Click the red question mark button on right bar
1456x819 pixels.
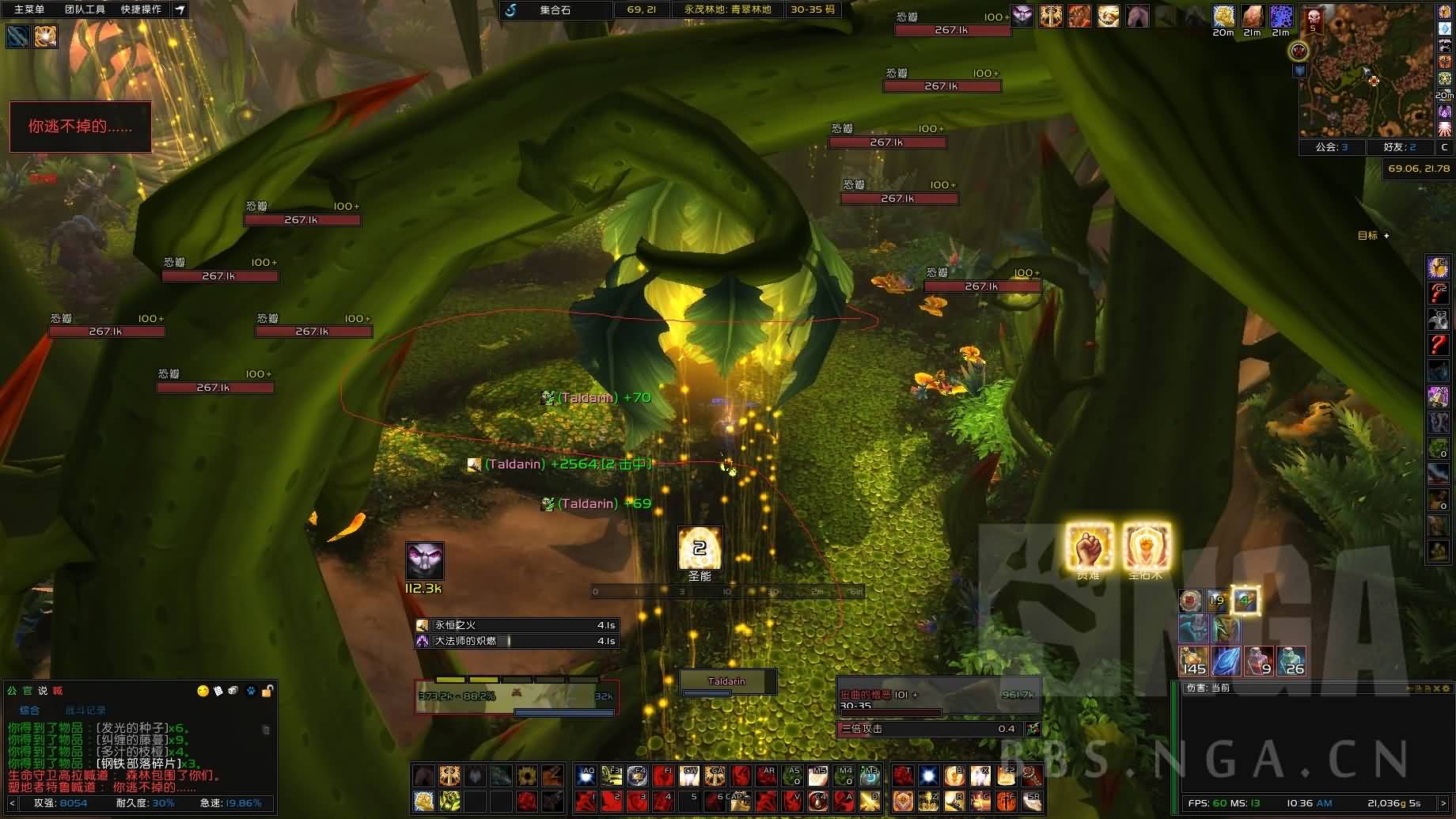click(x=1438, y=345)
